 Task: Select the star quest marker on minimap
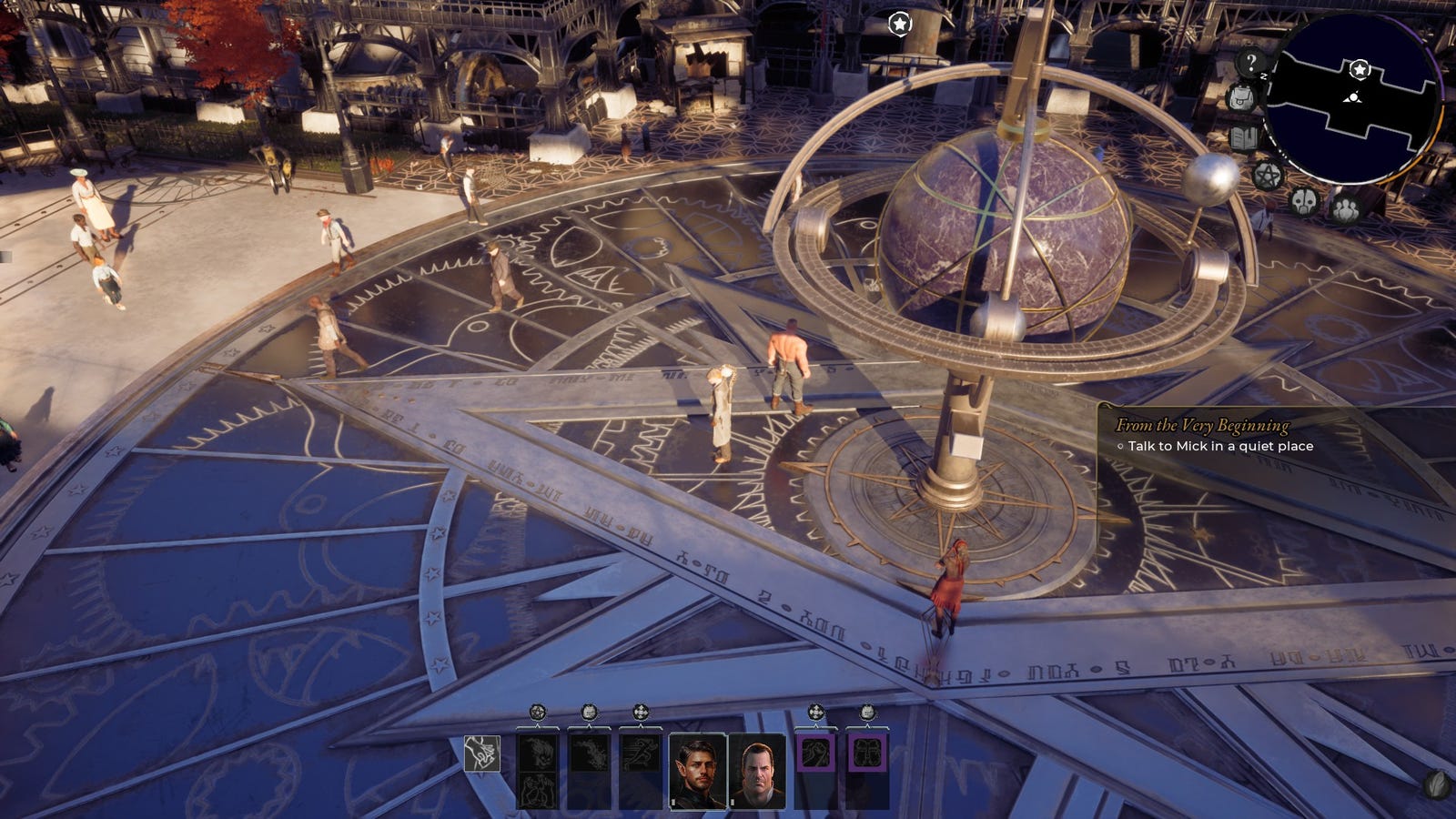tap(1360, 69)
